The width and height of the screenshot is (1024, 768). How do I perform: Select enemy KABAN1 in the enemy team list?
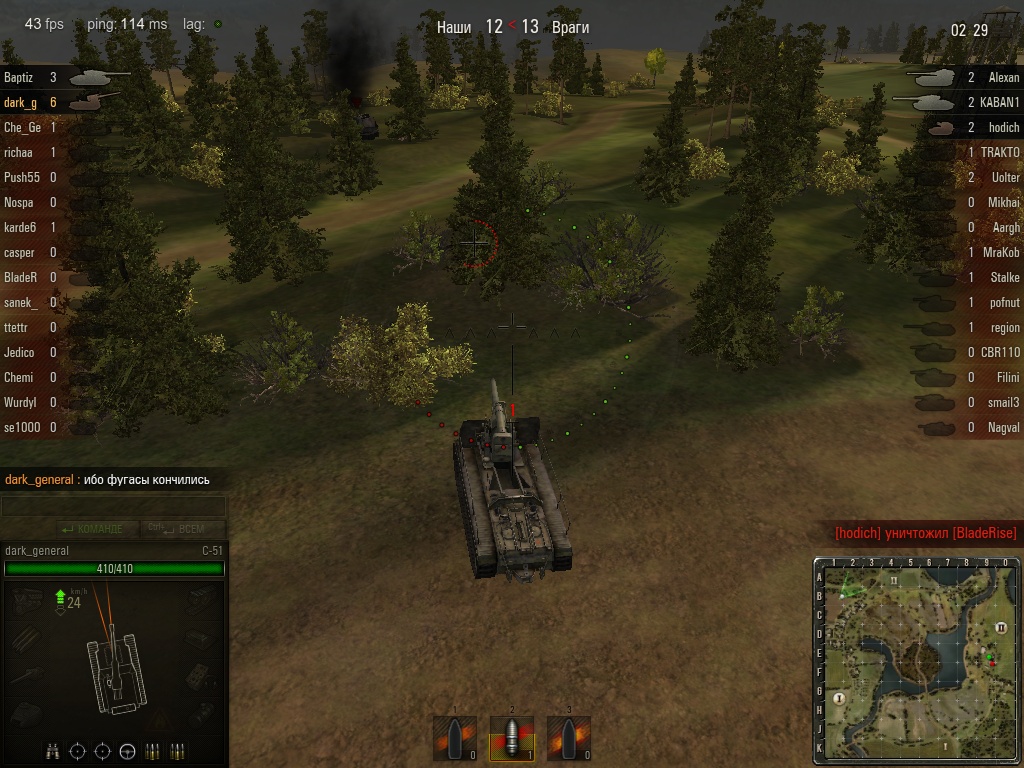[x=999, y=102]
